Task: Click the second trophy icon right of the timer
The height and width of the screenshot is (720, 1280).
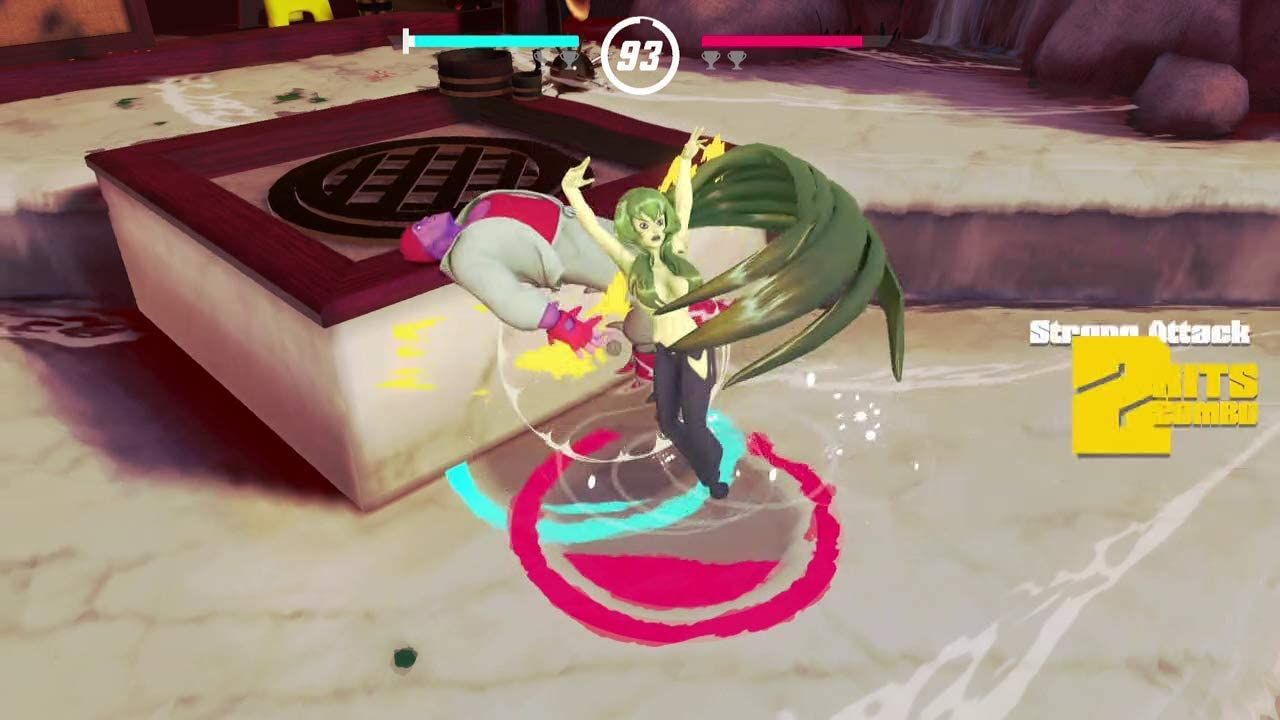Action: point(737,60)
